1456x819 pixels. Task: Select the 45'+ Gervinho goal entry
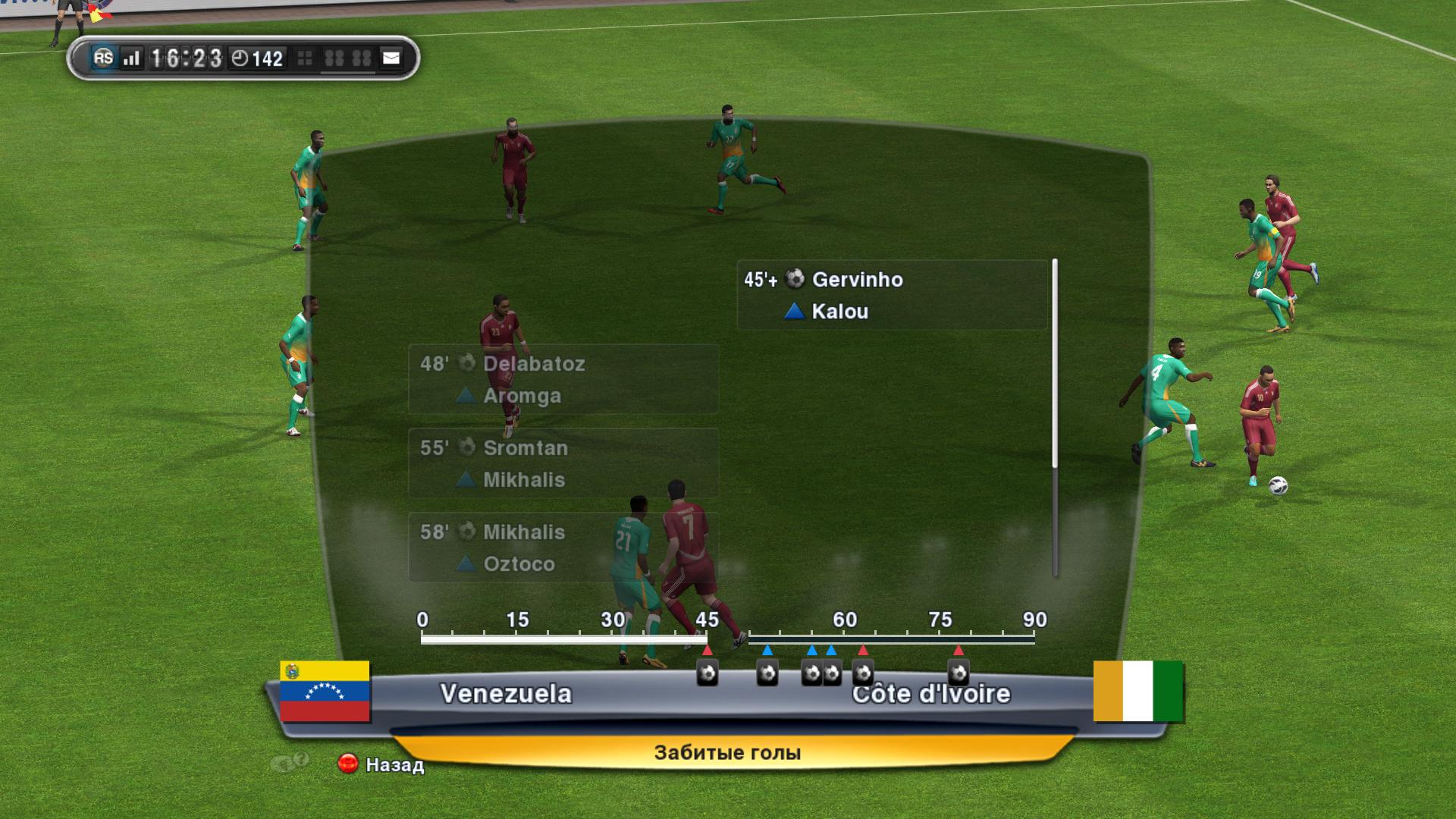(892, 295)
